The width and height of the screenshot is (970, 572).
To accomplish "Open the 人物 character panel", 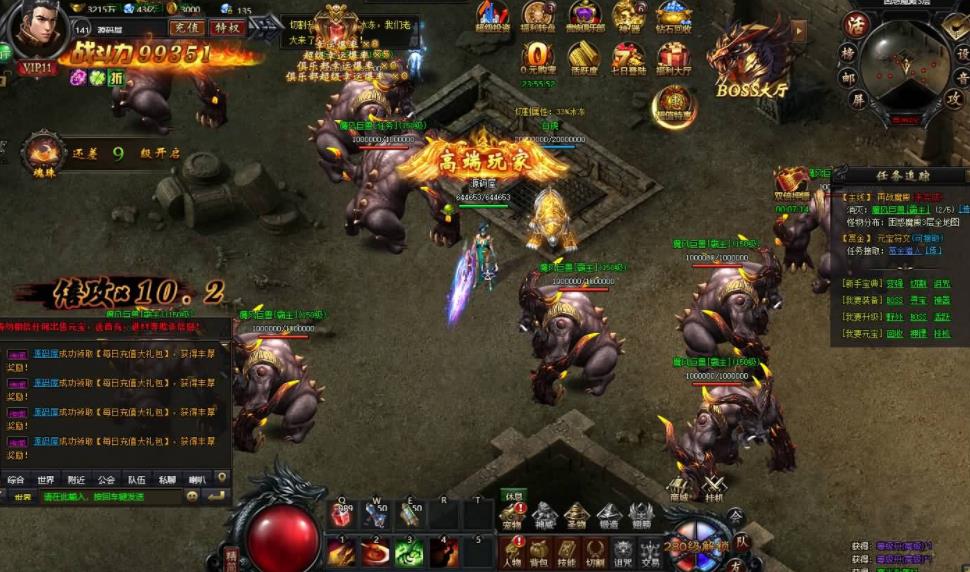I will pos(512,550).
